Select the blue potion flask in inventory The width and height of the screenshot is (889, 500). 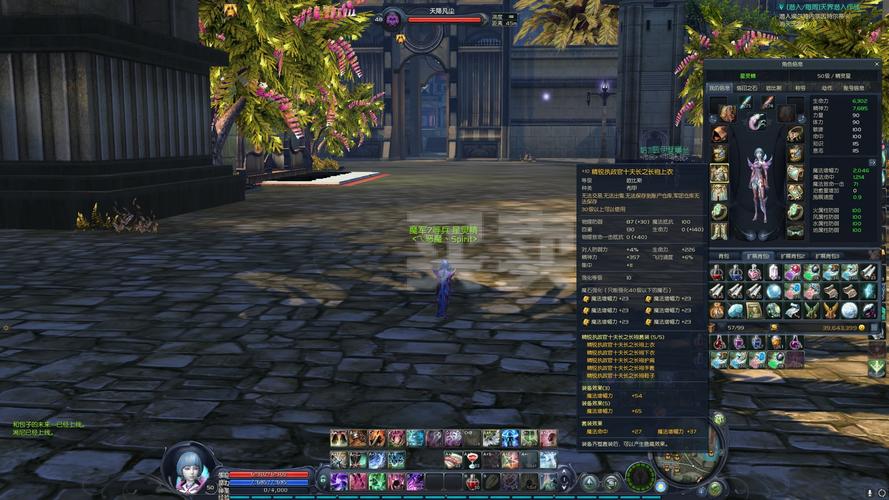[x=736, y=272]
